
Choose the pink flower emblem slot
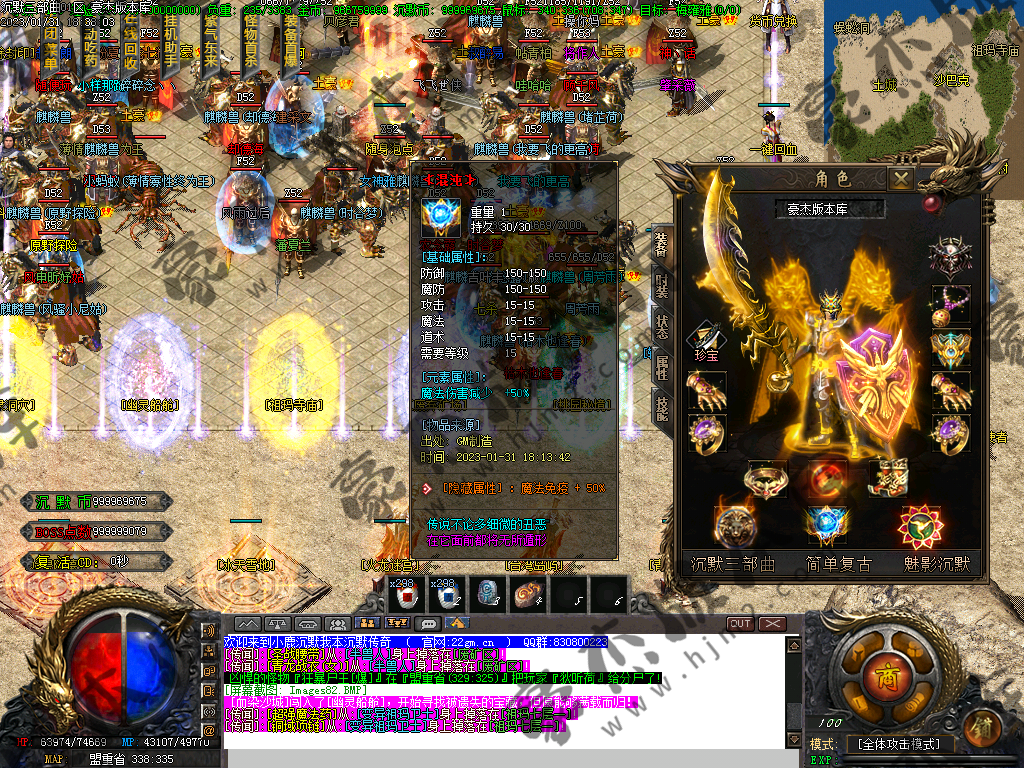point(918,524)
